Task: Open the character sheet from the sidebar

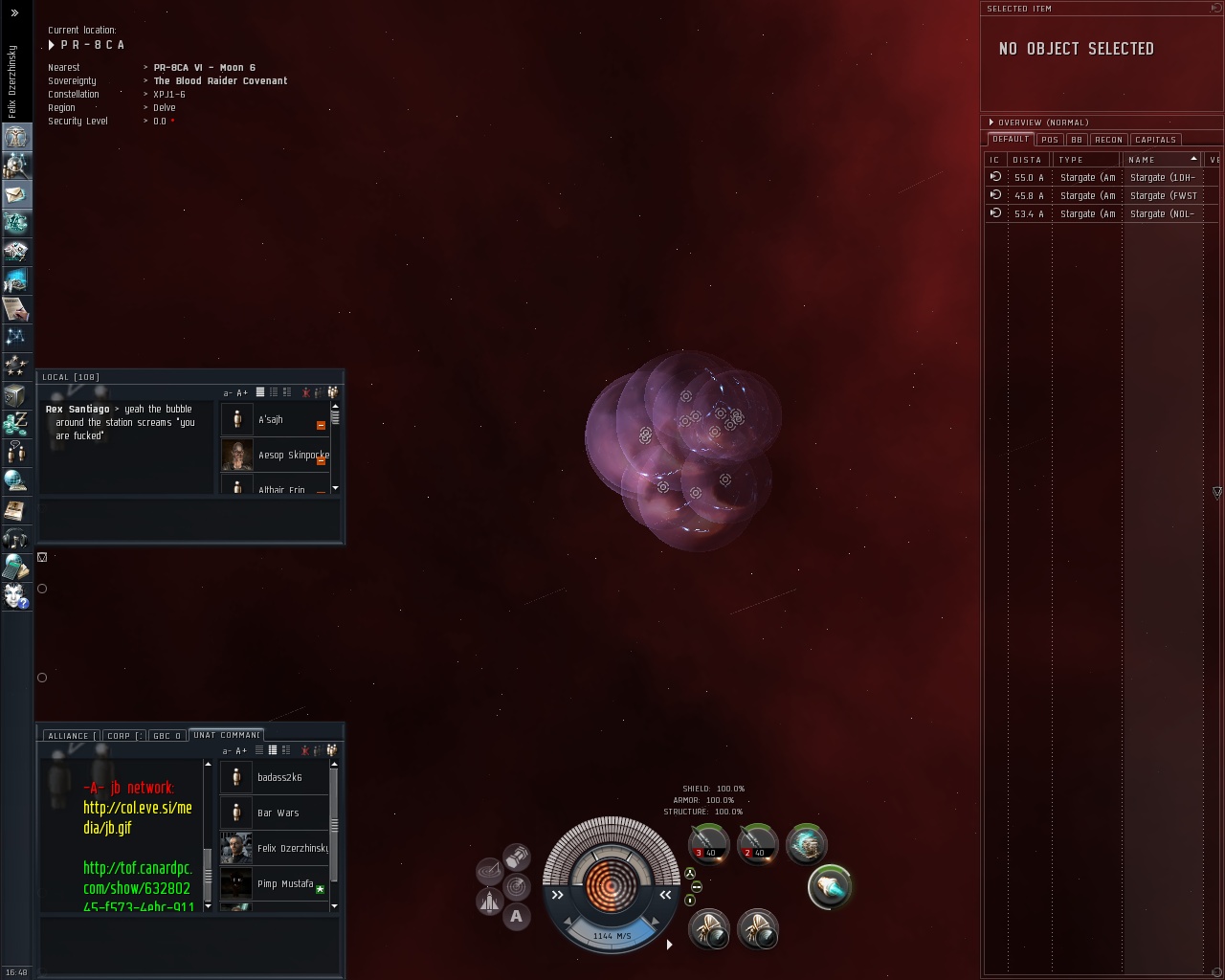Action: pyautogui.click(x=16, y=137)
